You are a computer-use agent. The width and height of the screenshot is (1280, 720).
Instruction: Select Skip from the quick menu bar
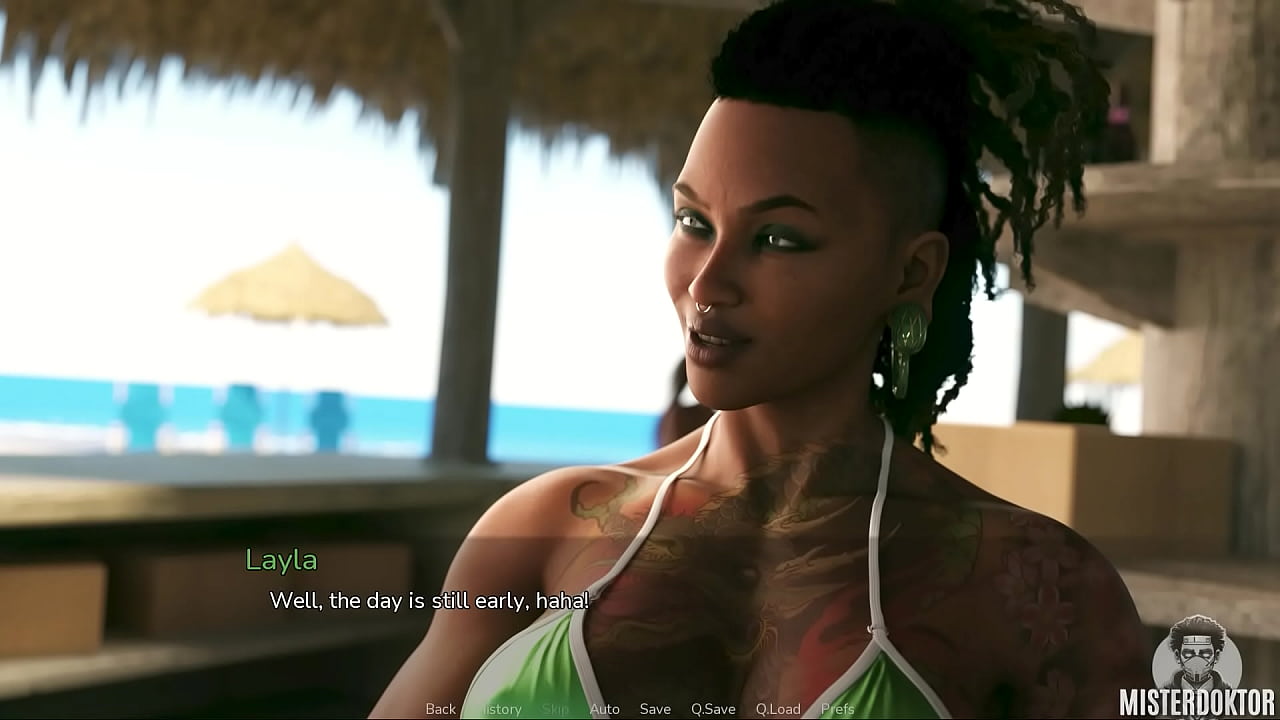556,708
